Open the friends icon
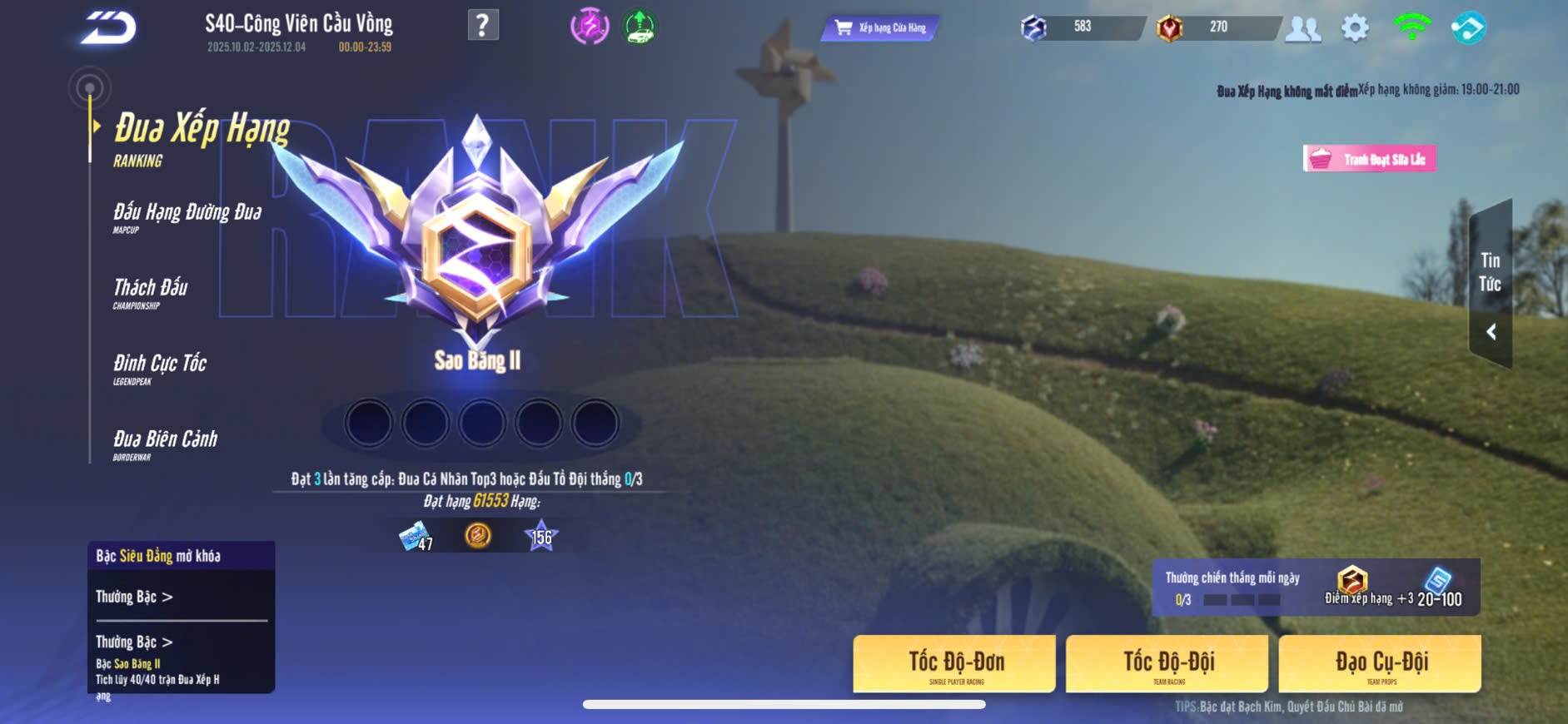Screen dimensions: 1568x724 tap(1302, 29)
